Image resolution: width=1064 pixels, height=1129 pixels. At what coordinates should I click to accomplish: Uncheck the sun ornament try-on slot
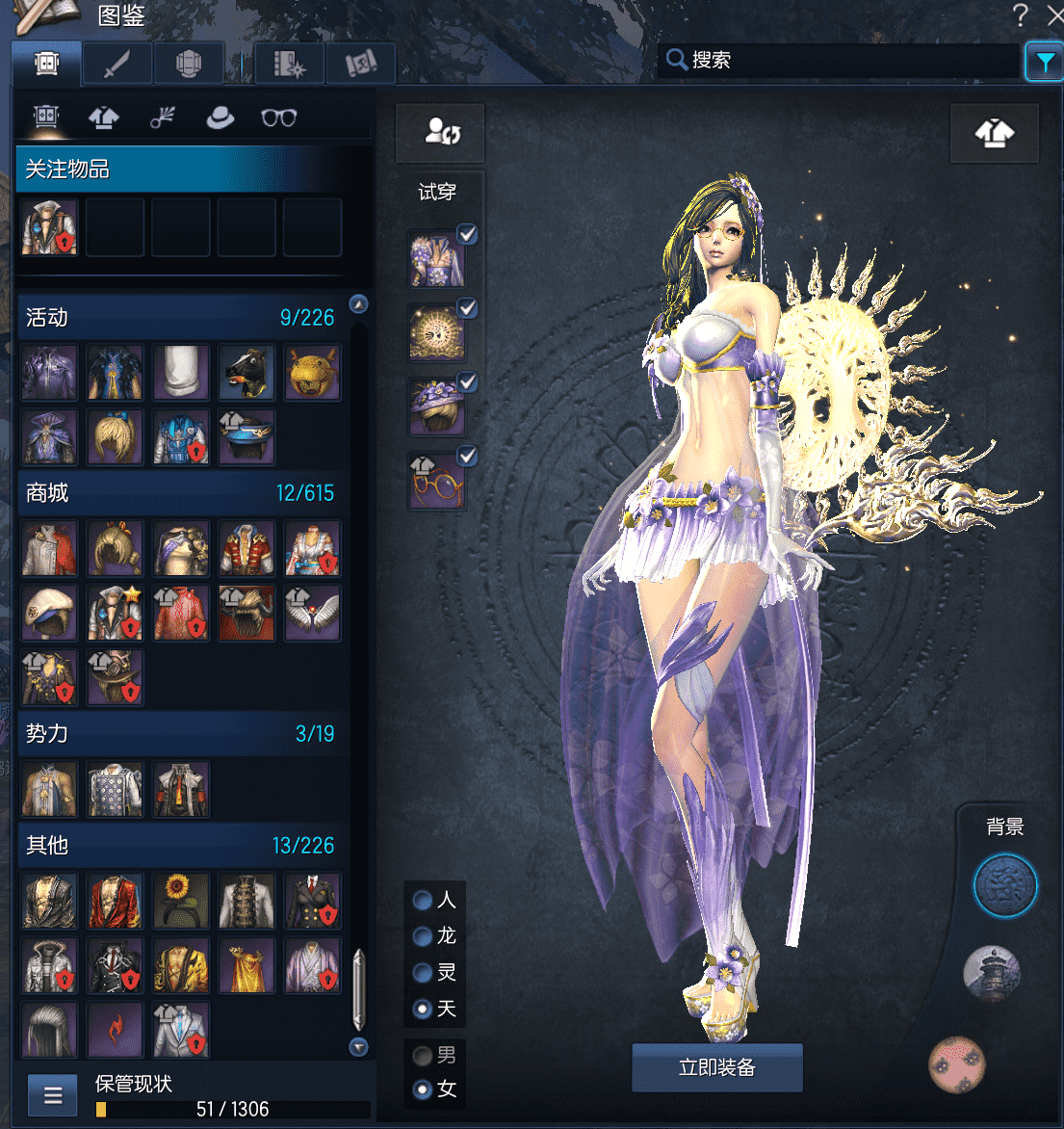point(467,308)
